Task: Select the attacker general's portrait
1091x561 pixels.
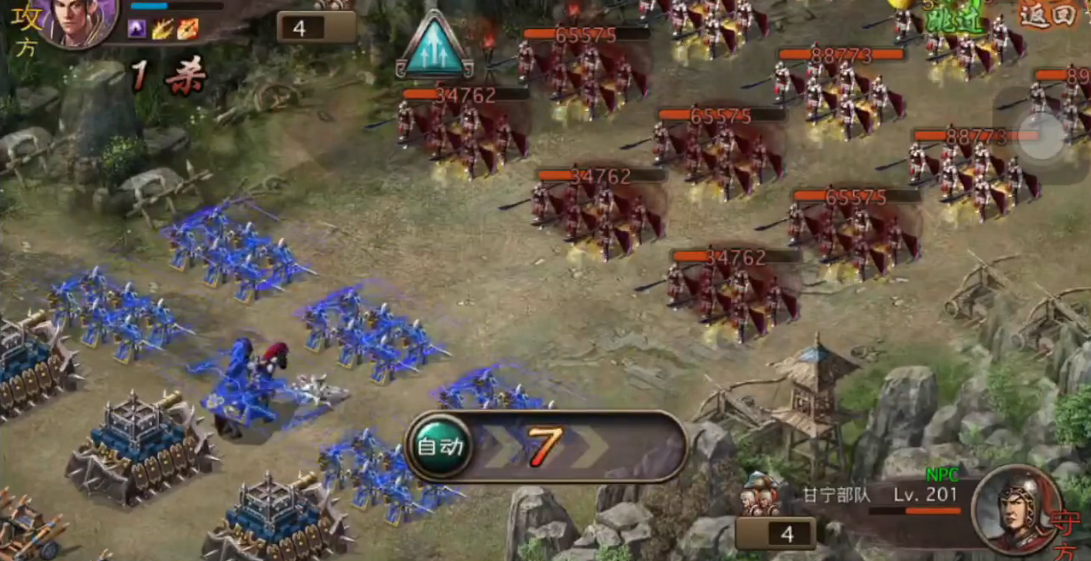Action: (x=79, y=20)
